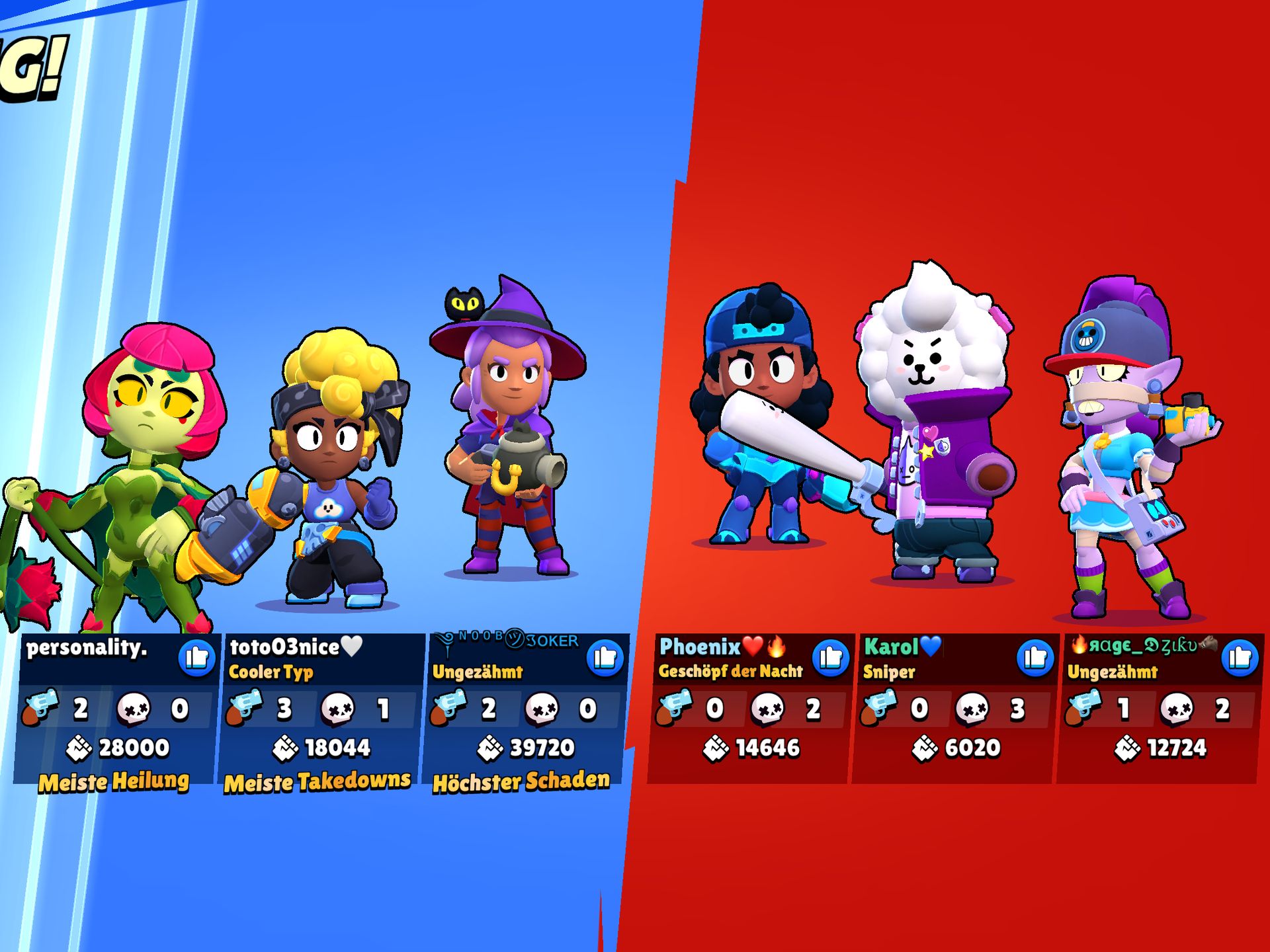Like NOOB JOKER's performance with thumbs-up
Screen dimensions: 1270x952
605,658
